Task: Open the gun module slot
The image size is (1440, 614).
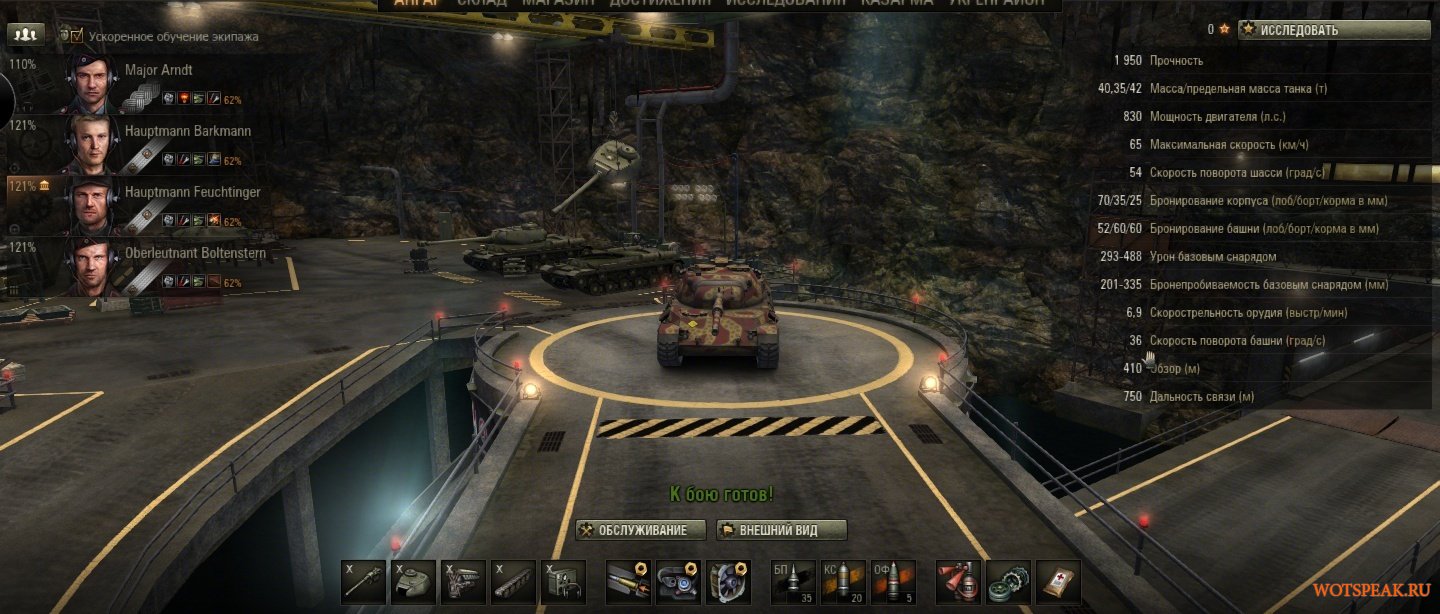Action: pos(363,581)
